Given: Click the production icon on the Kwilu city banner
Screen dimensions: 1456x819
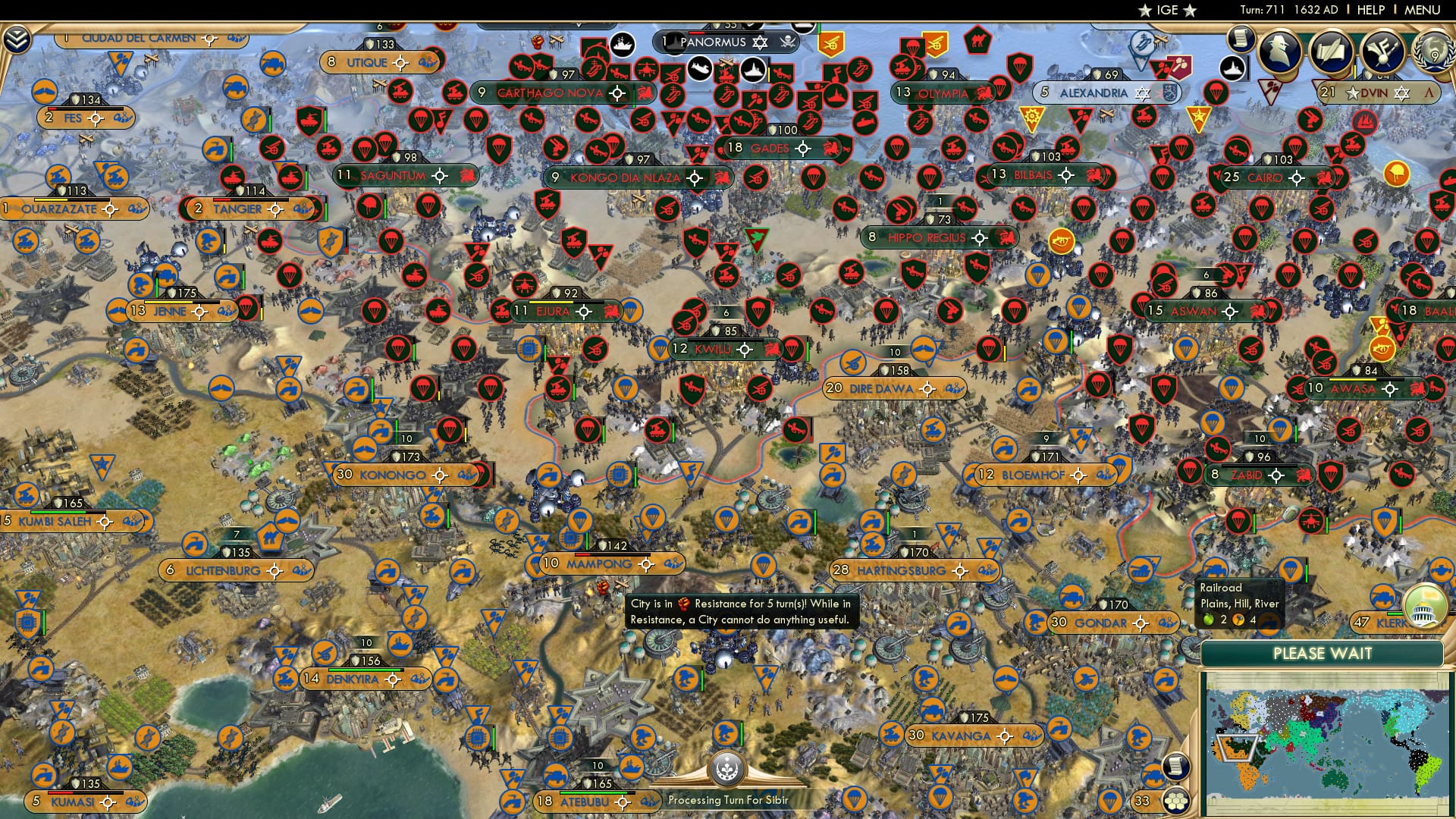Looking at the screenshot, I should pyautogui.click(x=771, y=350).
